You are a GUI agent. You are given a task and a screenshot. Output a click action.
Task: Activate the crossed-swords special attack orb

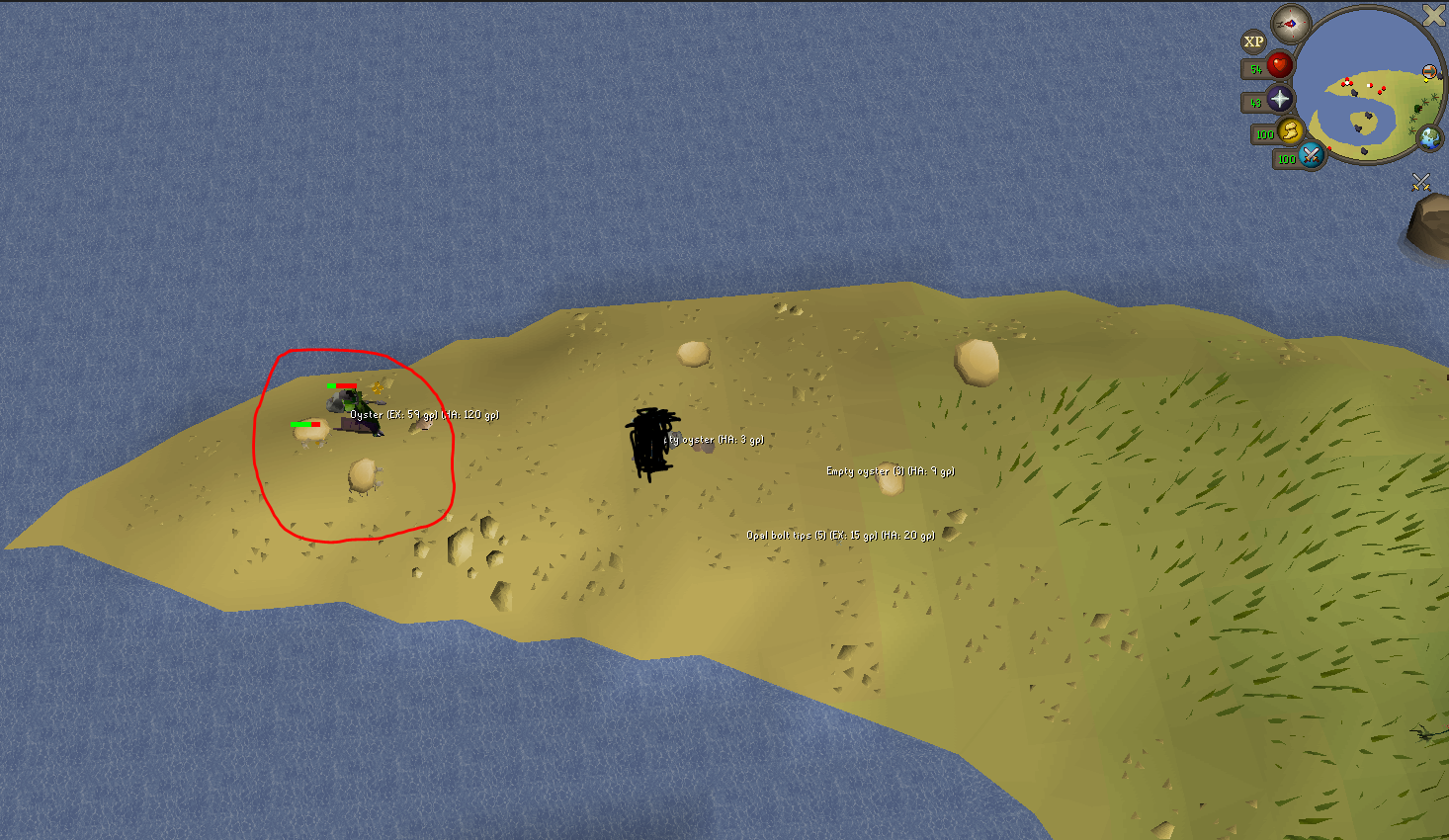[1312, 155]
